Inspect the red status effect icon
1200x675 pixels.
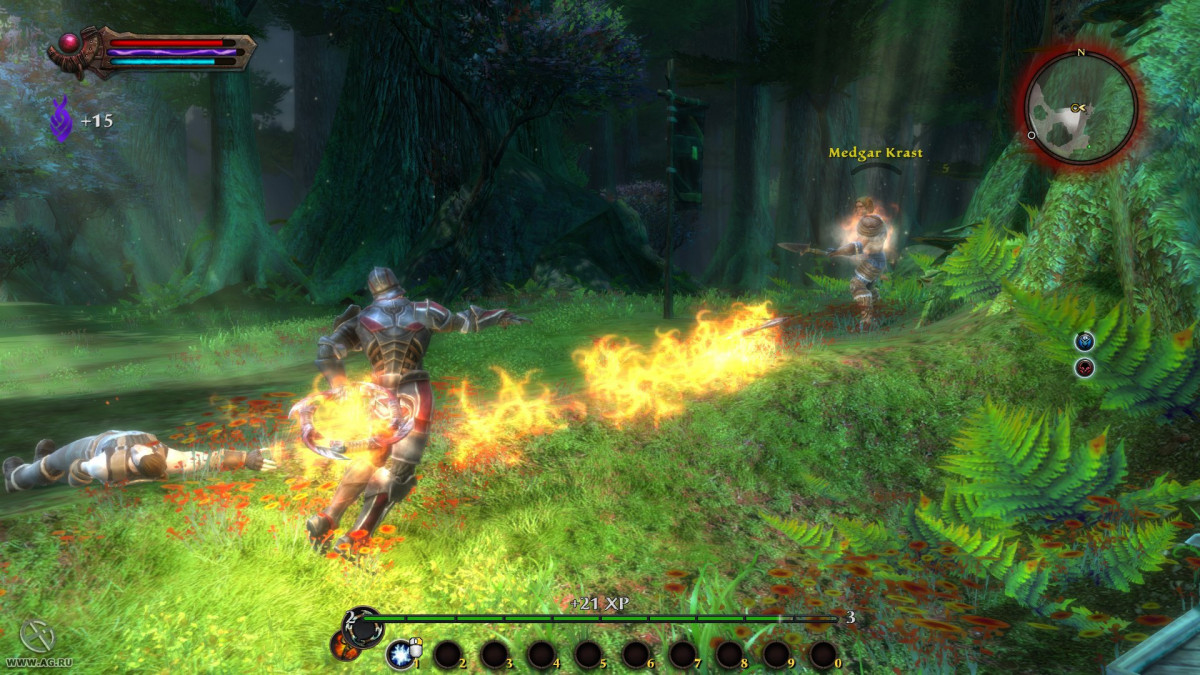click(x=1084, y=368)
